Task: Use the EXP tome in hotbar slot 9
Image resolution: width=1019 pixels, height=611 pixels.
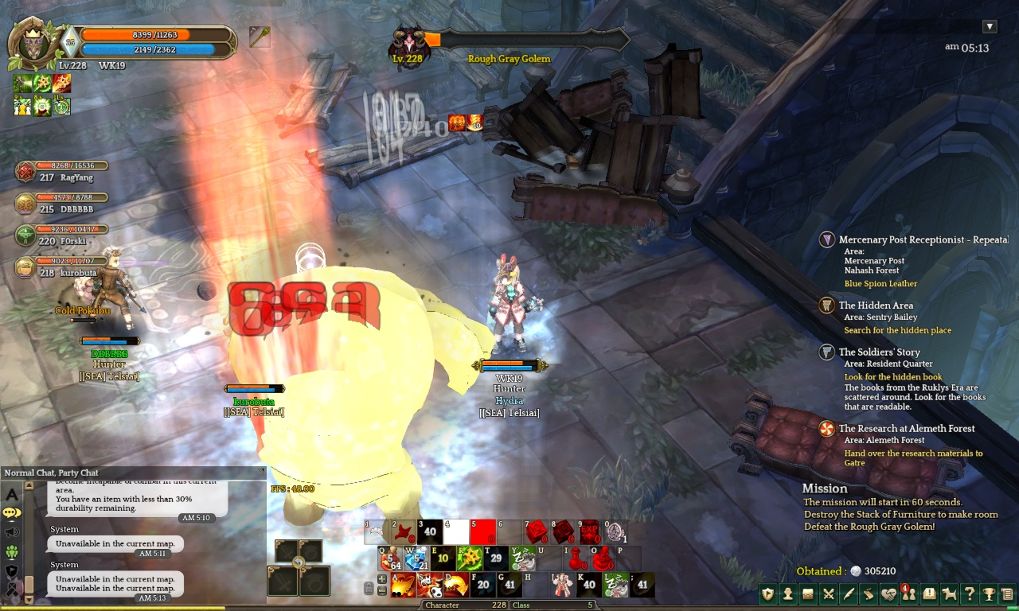Action: [591, 530]
